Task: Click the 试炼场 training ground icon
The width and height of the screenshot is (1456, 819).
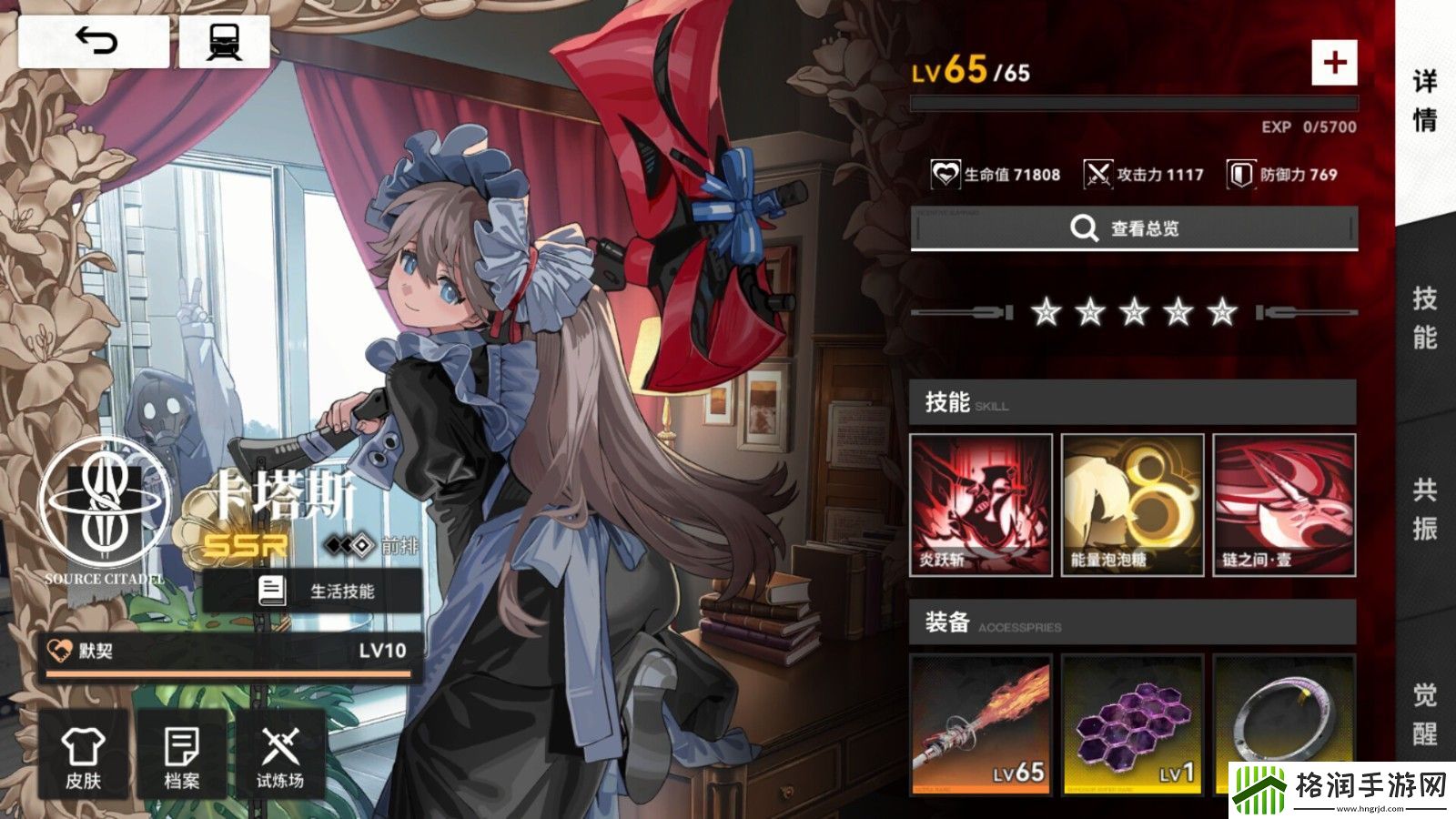Action: [285, 755]
